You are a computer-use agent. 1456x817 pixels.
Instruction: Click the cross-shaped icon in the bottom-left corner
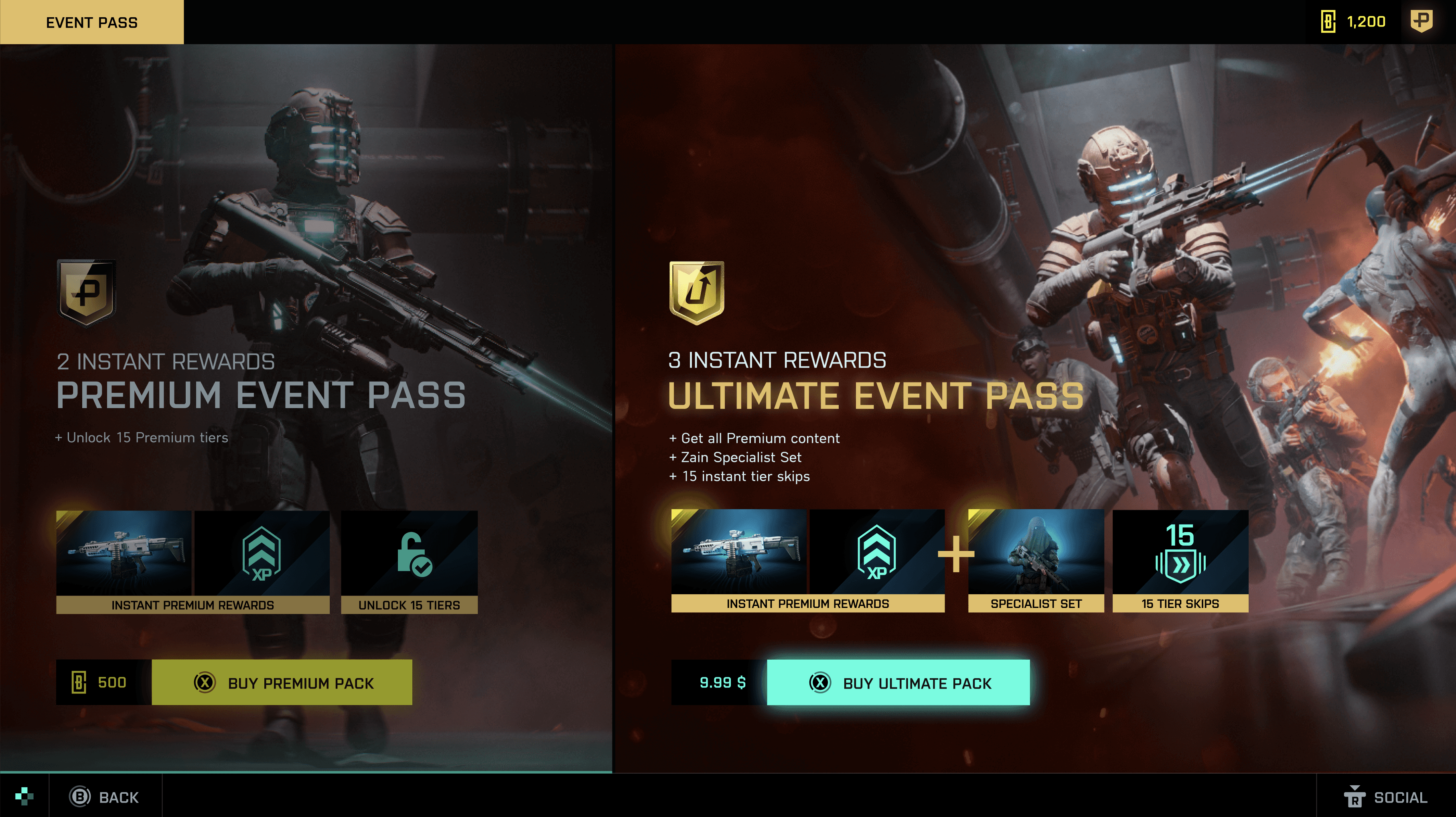24,796
